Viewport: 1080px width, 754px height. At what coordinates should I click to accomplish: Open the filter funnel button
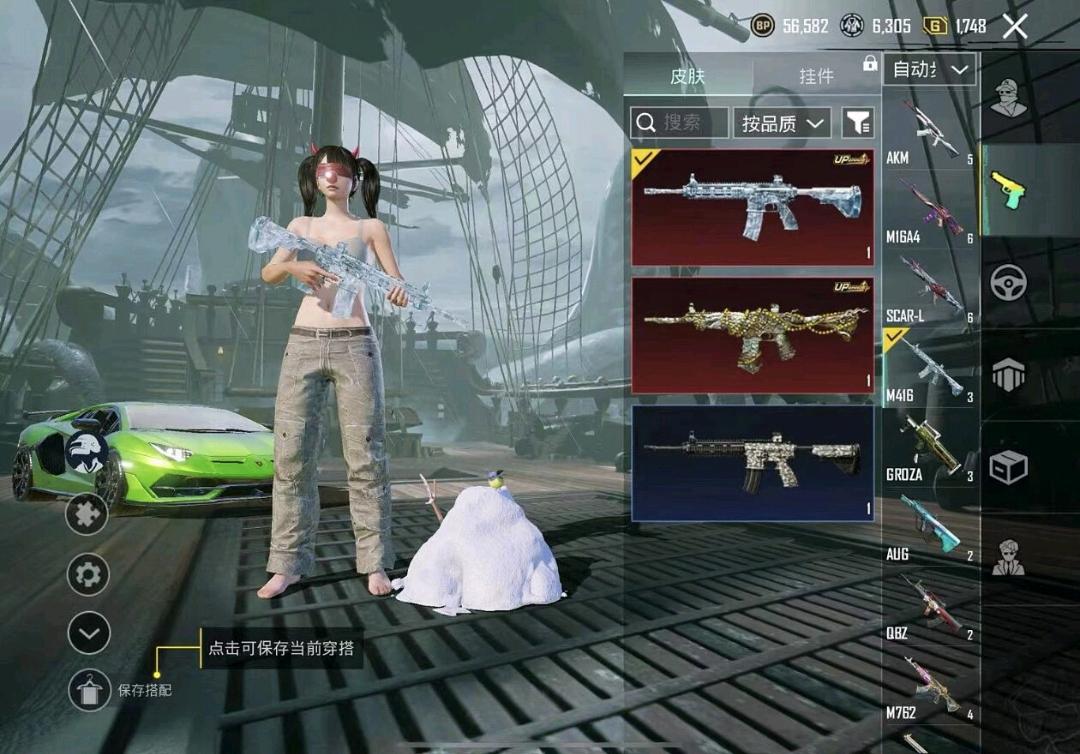pos(858,123)
